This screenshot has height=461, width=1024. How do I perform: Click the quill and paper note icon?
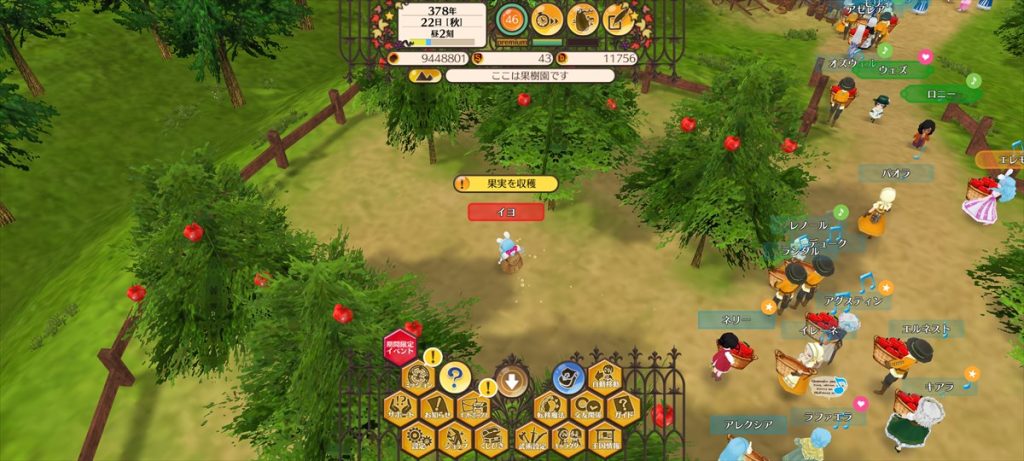(x=619, y=19)
